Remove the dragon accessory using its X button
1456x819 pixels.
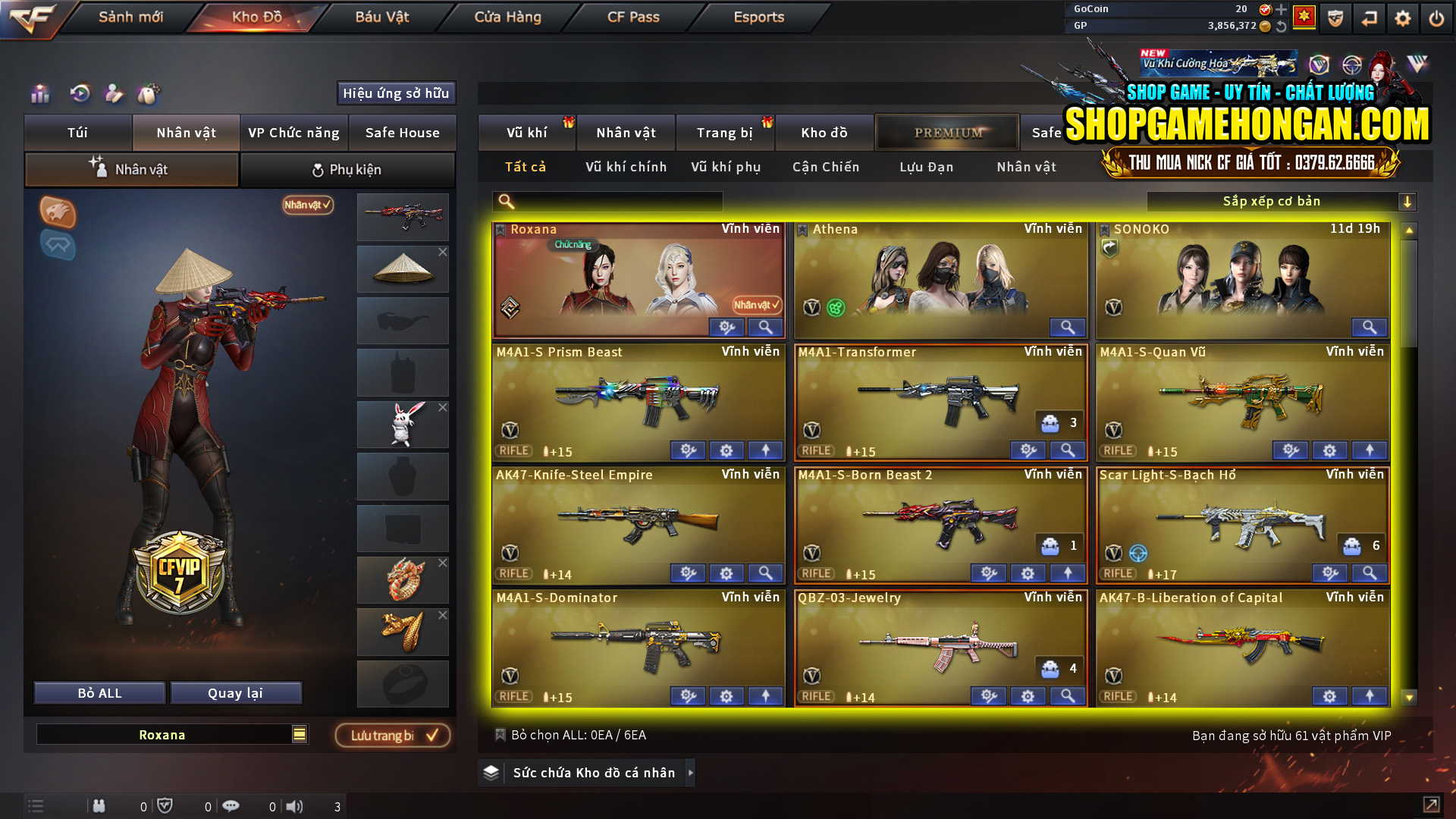coord(444,563)
